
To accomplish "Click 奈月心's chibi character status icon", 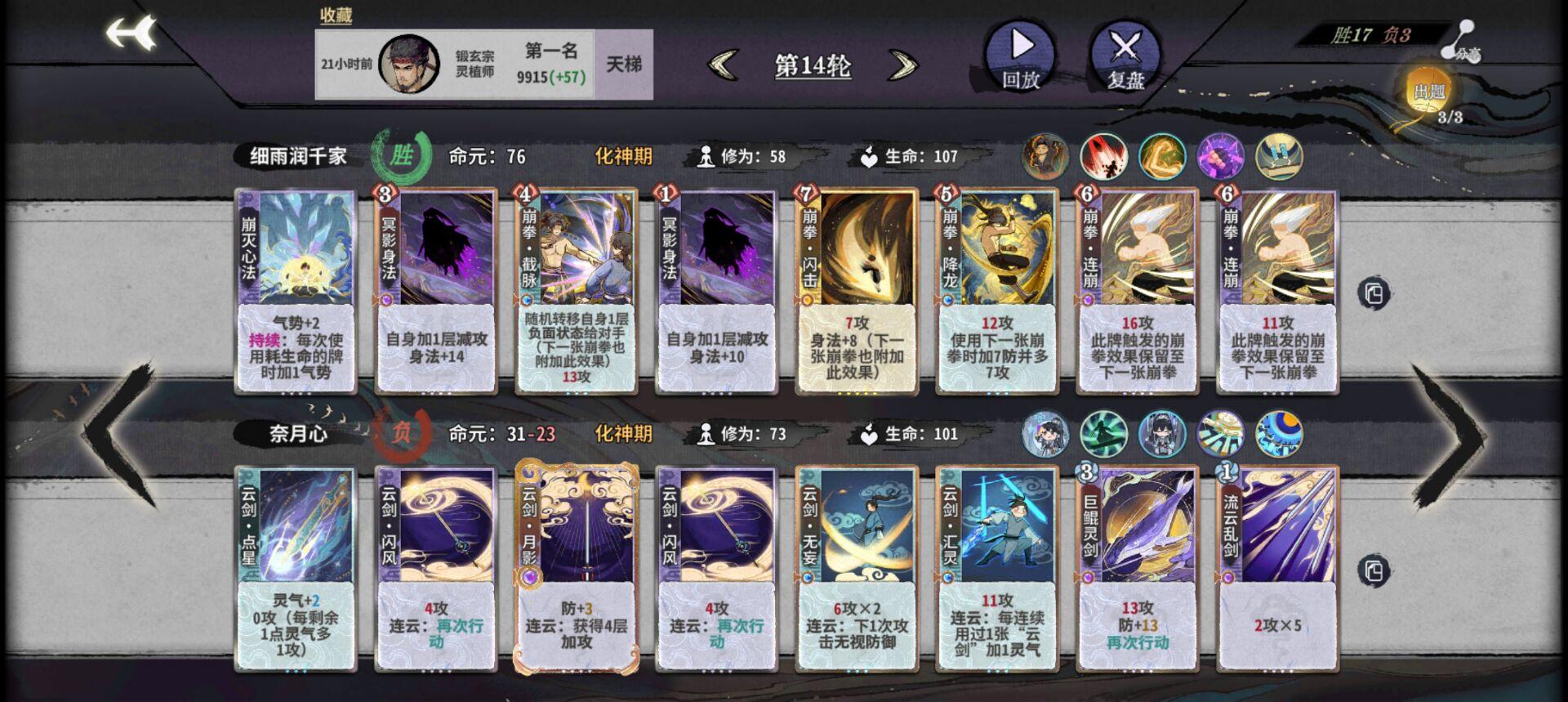I will point(1046,435).
